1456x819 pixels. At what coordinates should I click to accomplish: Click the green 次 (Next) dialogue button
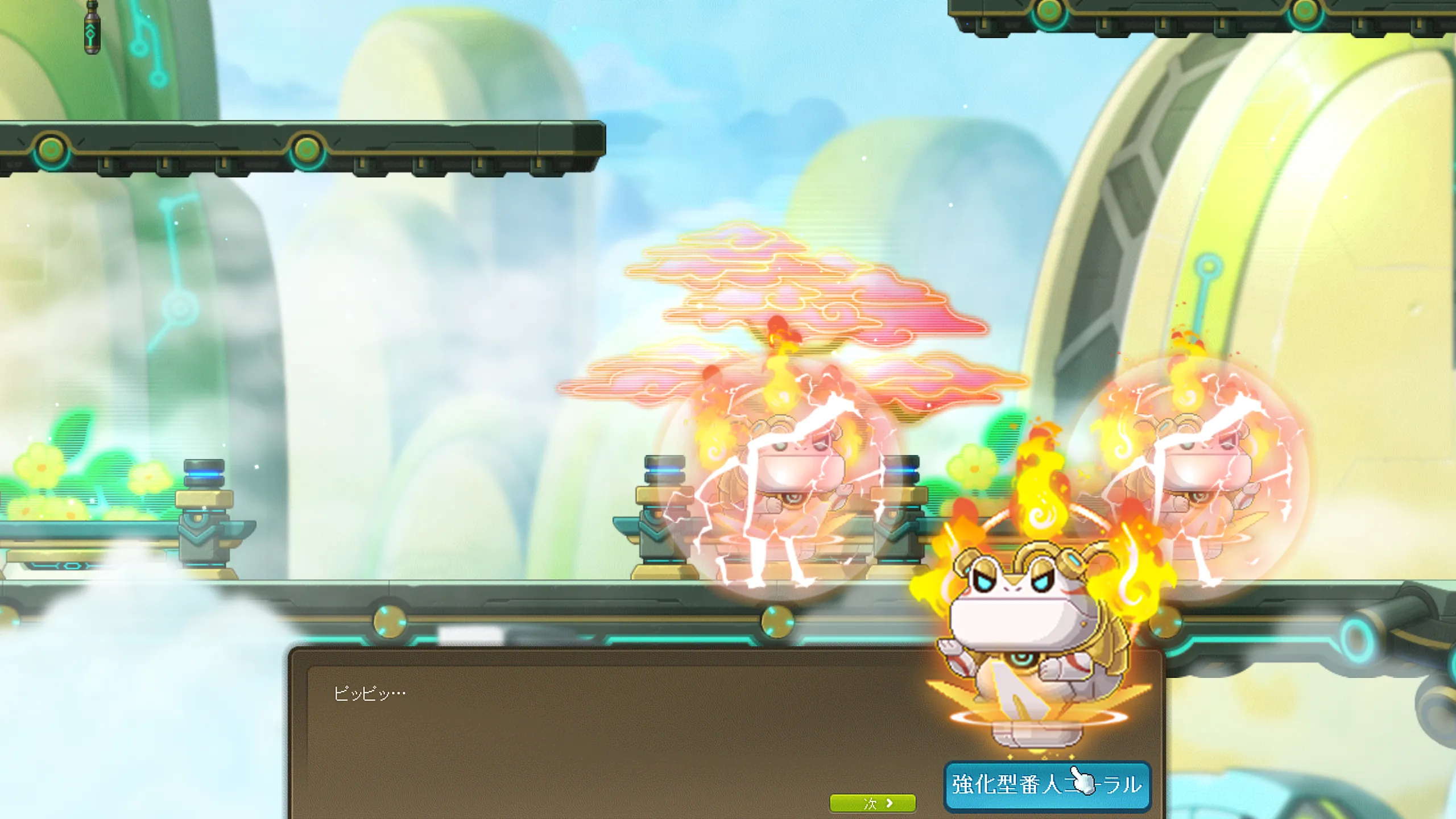click(x=872, y=803)
